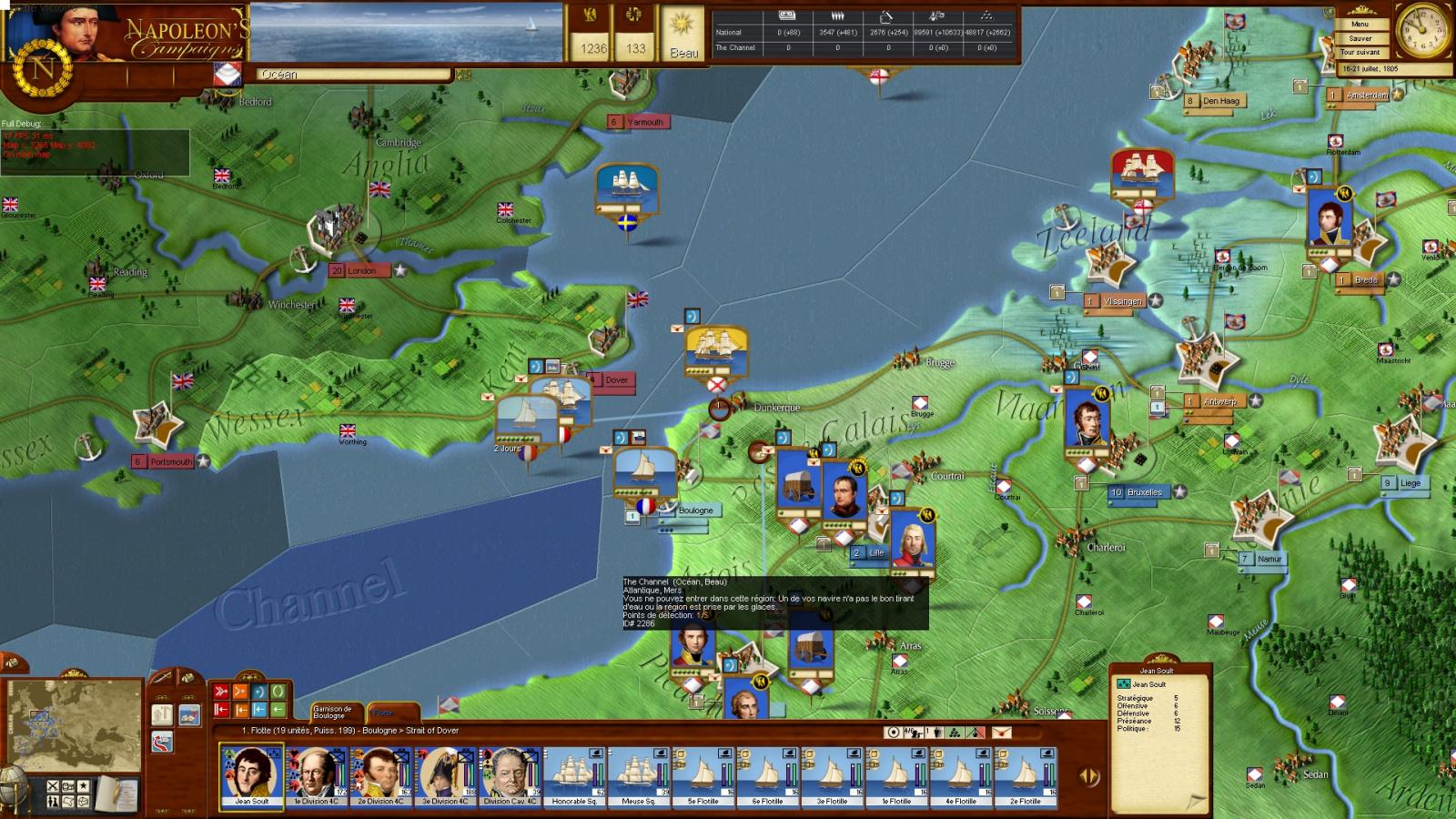Save the game with Sauver
This screenshot has height=819, width=1456.
pyautogui.click(x=1360, y=38)
